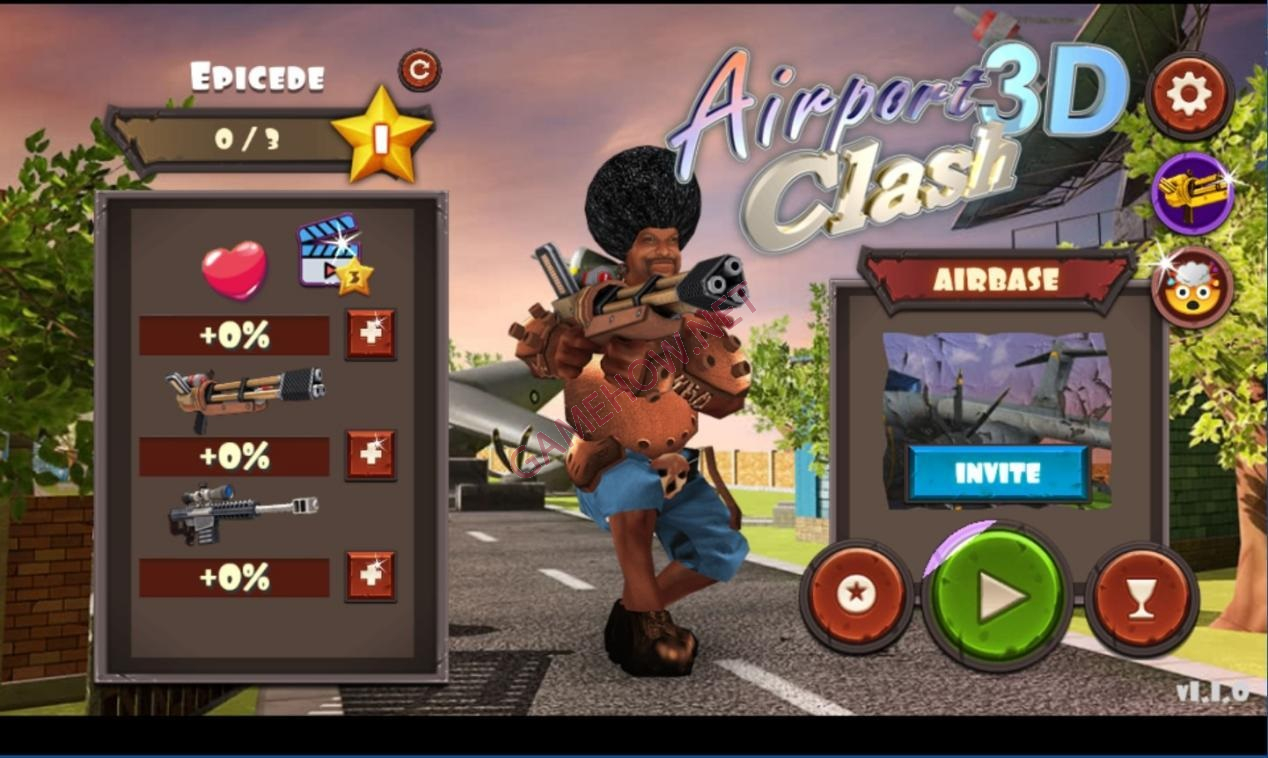Open the shocked emoji icon
1268x758 pixels.
(1192, 288)
